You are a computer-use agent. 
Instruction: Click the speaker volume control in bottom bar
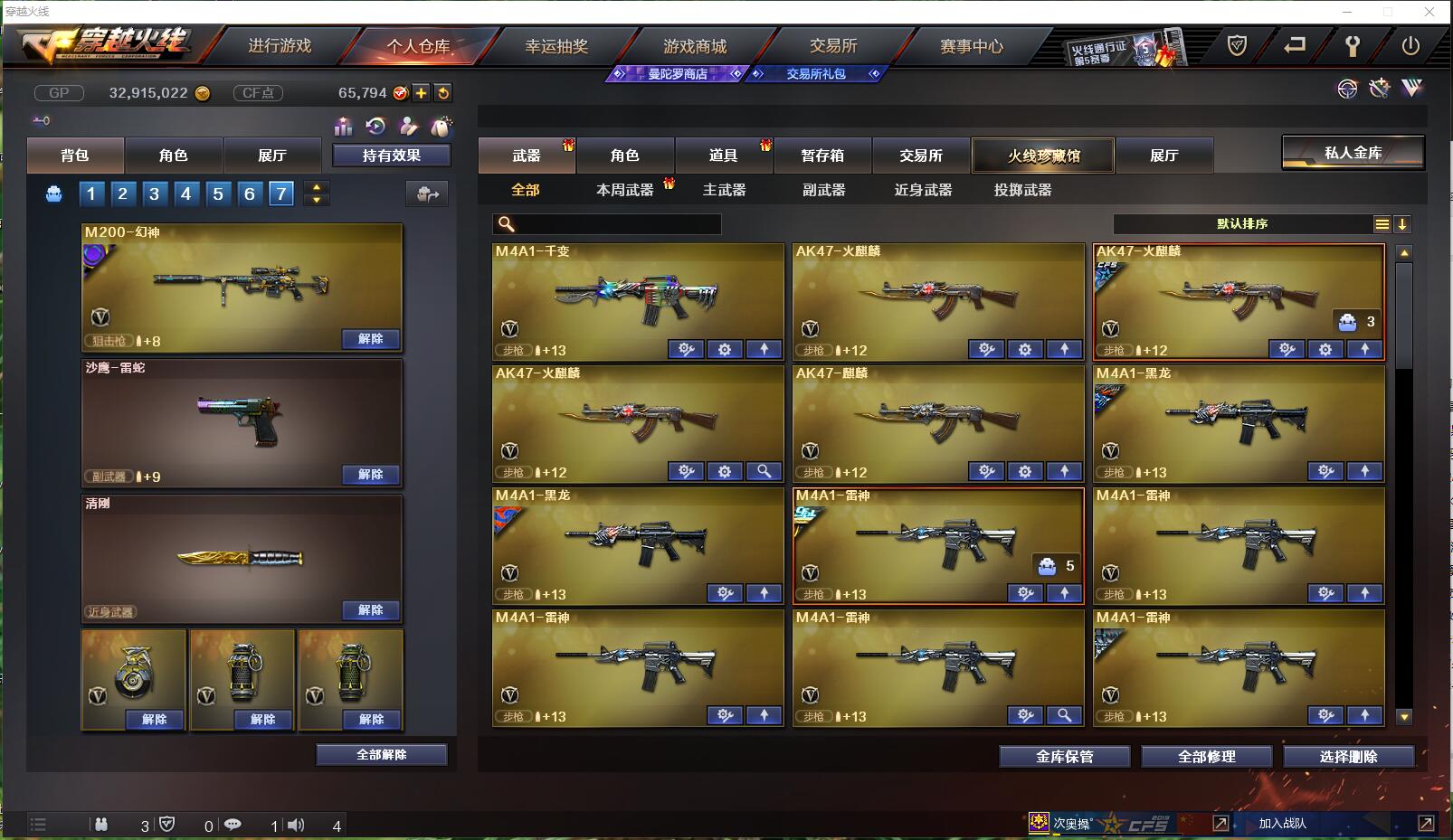click(297, 824)
